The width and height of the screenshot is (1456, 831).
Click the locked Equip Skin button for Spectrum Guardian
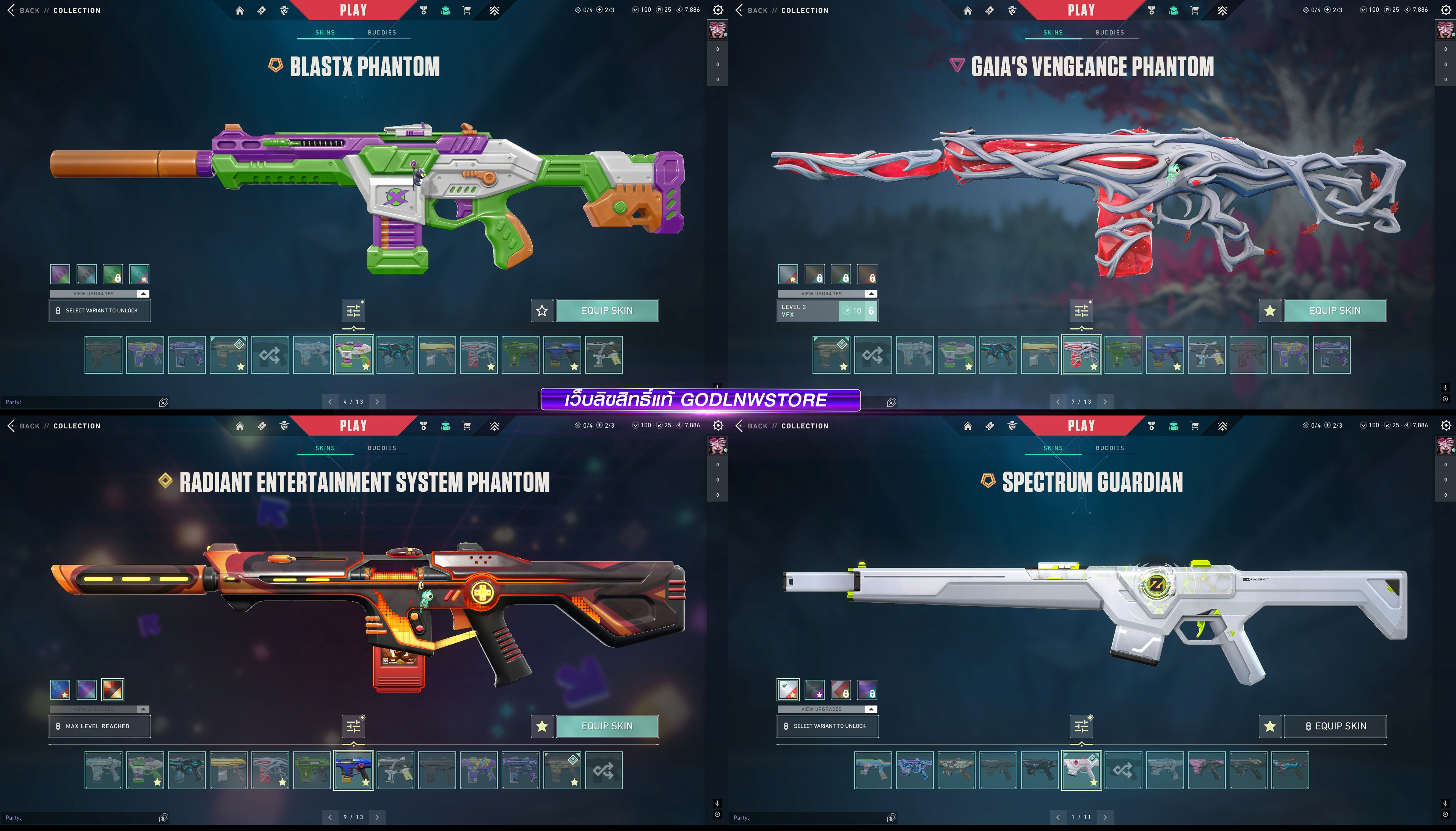[x=1334, y=726]
